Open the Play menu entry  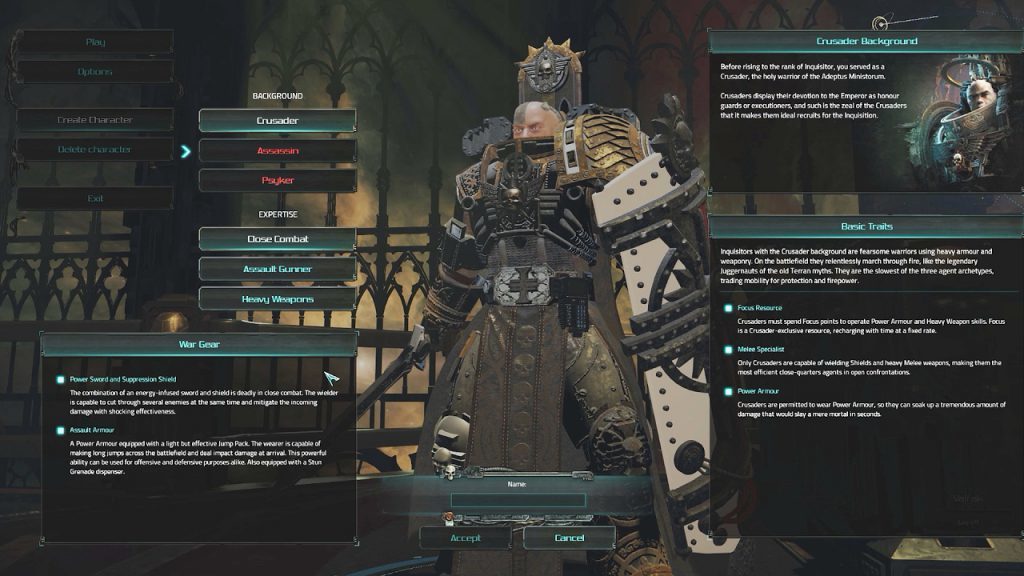tap(95, 42)
